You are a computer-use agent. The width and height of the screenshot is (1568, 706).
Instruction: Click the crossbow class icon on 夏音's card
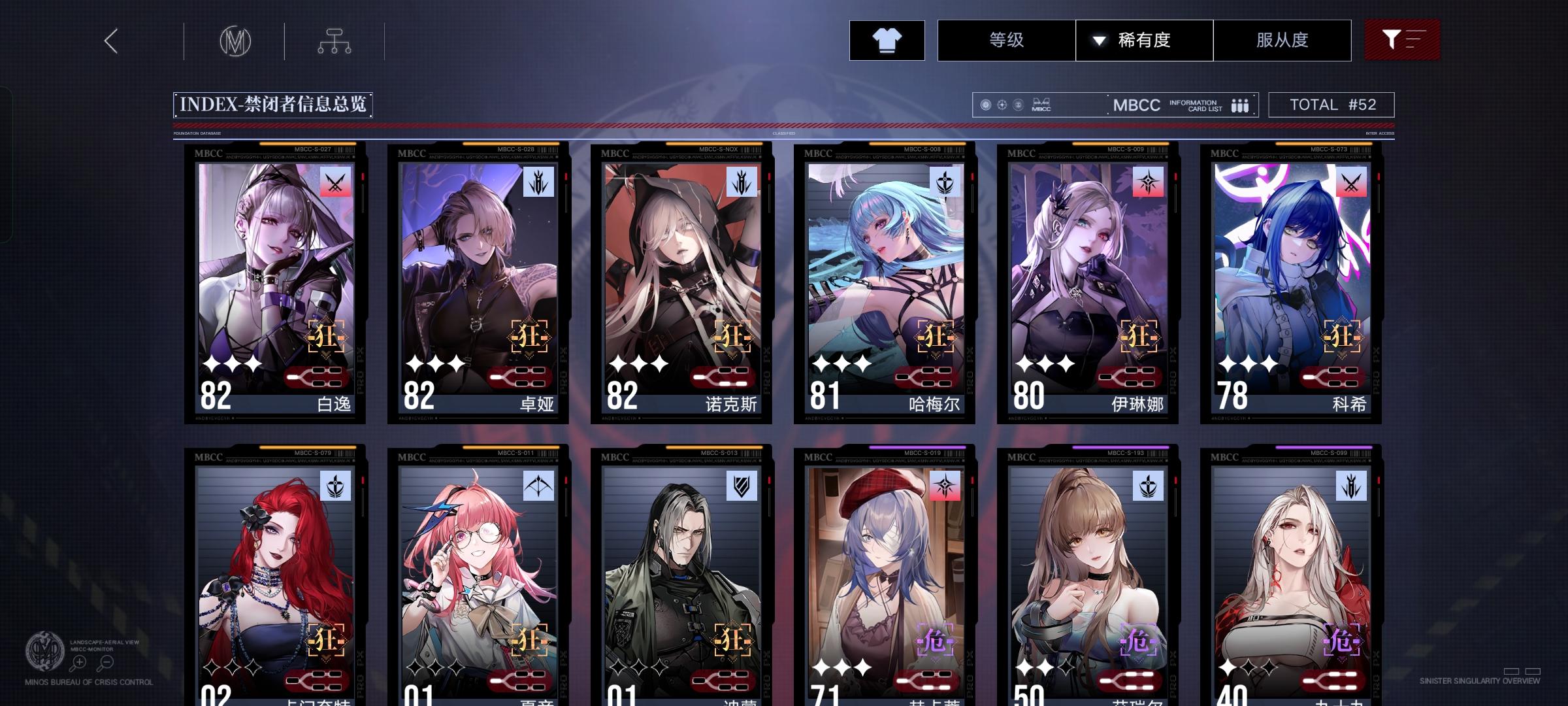point(537,485)
